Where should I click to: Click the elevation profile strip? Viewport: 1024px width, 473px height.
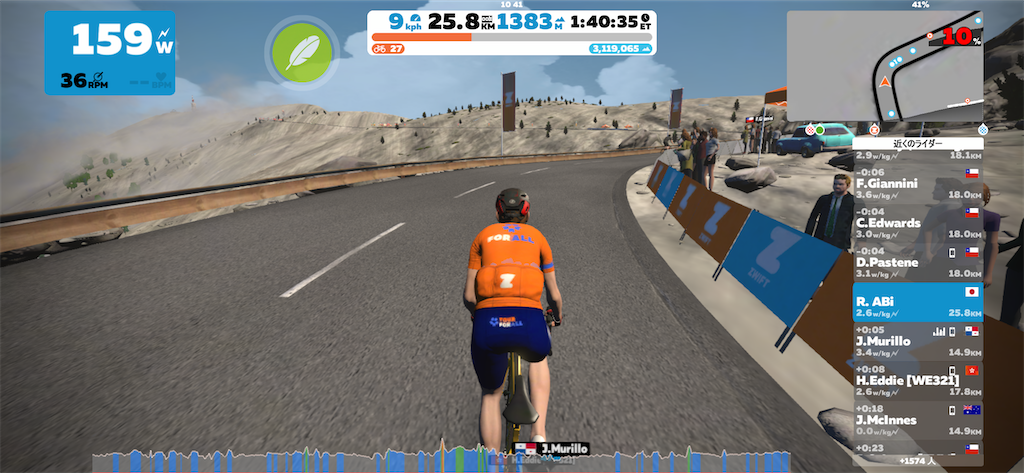coord(470,460)
